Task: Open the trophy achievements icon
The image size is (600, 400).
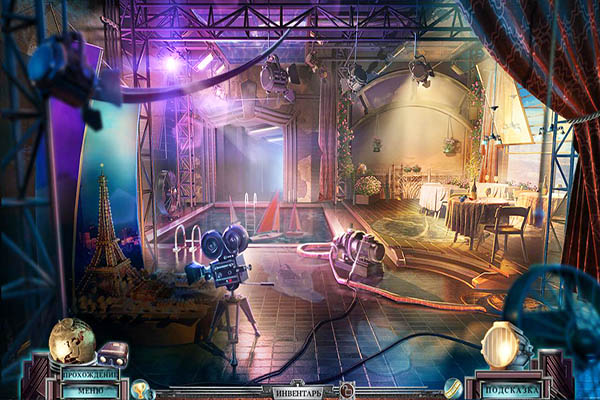Action: (x=141, y=388)
